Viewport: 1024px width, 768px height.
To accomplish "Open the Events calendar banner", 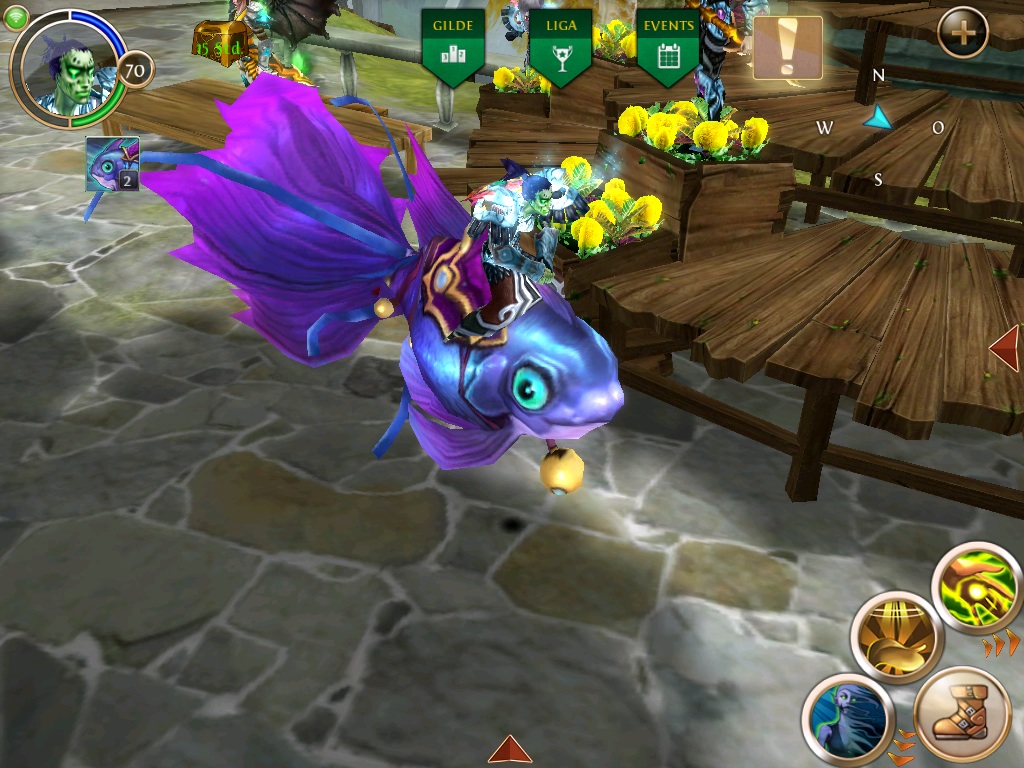I will click(x=667, y=47).
